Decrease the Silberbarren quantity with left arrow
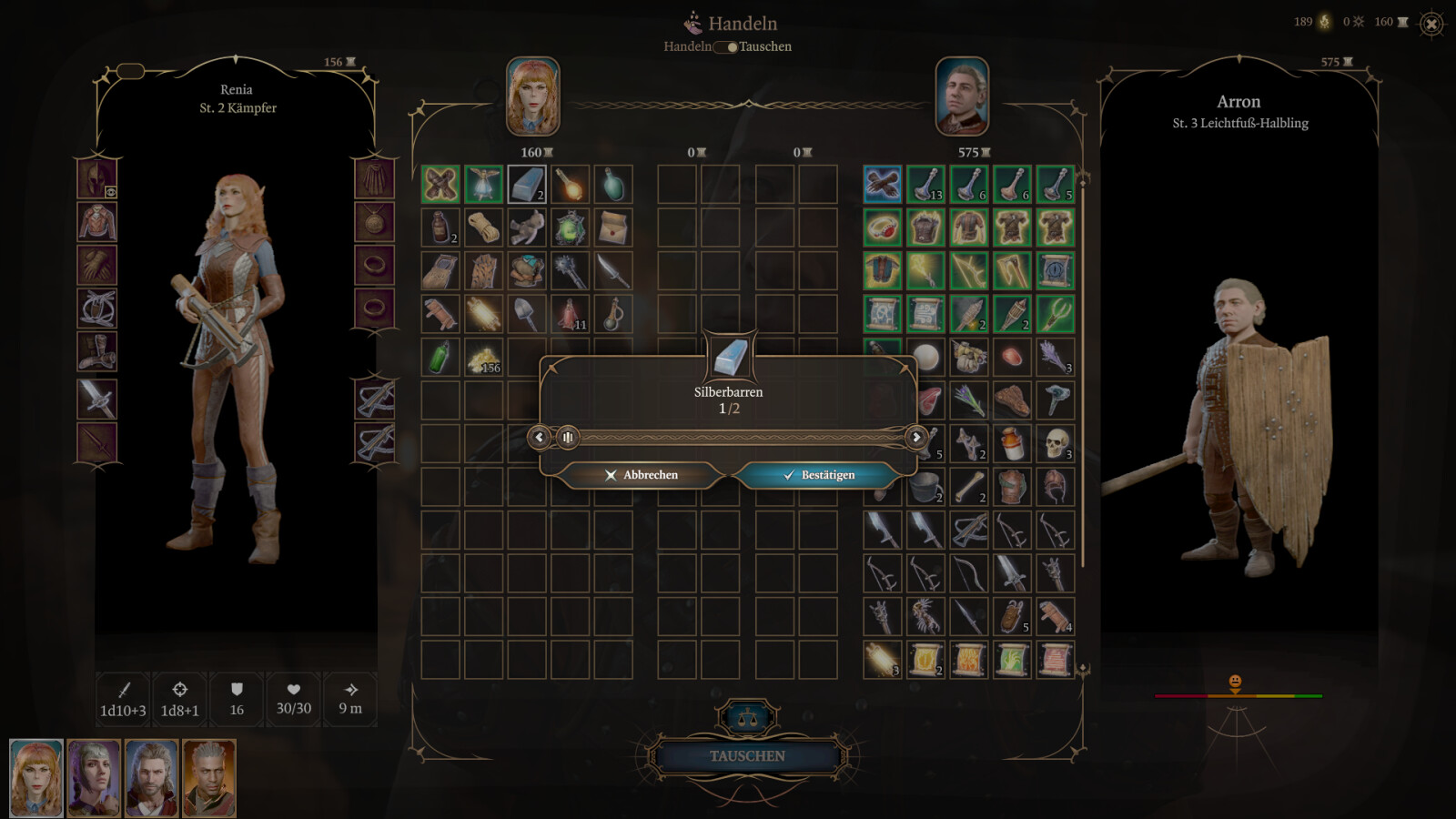Viewport: 1456px width, 819px height. [x=539, y=438]
